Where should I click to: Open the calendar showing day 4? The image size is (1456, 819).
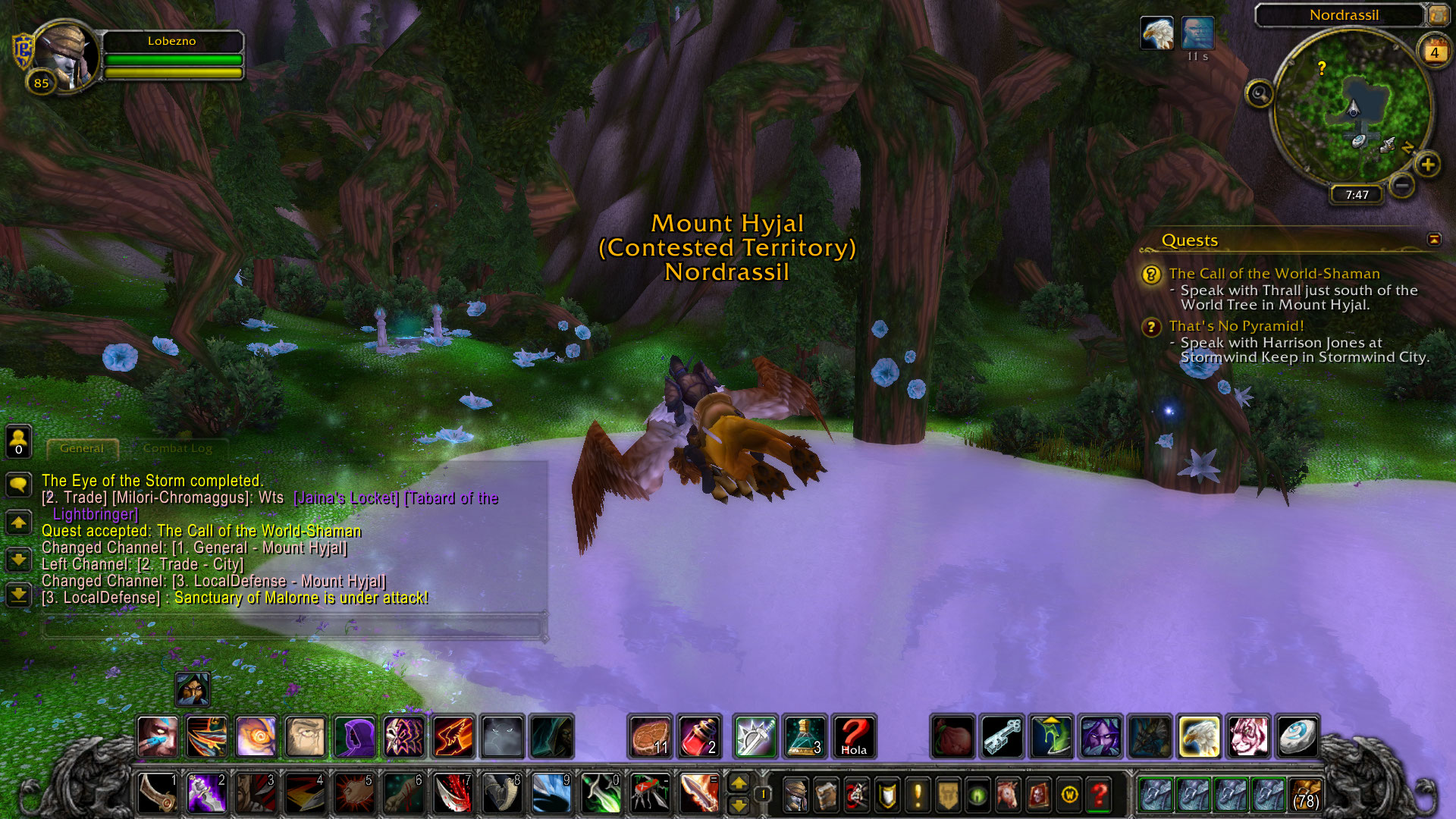(1434, 52)
